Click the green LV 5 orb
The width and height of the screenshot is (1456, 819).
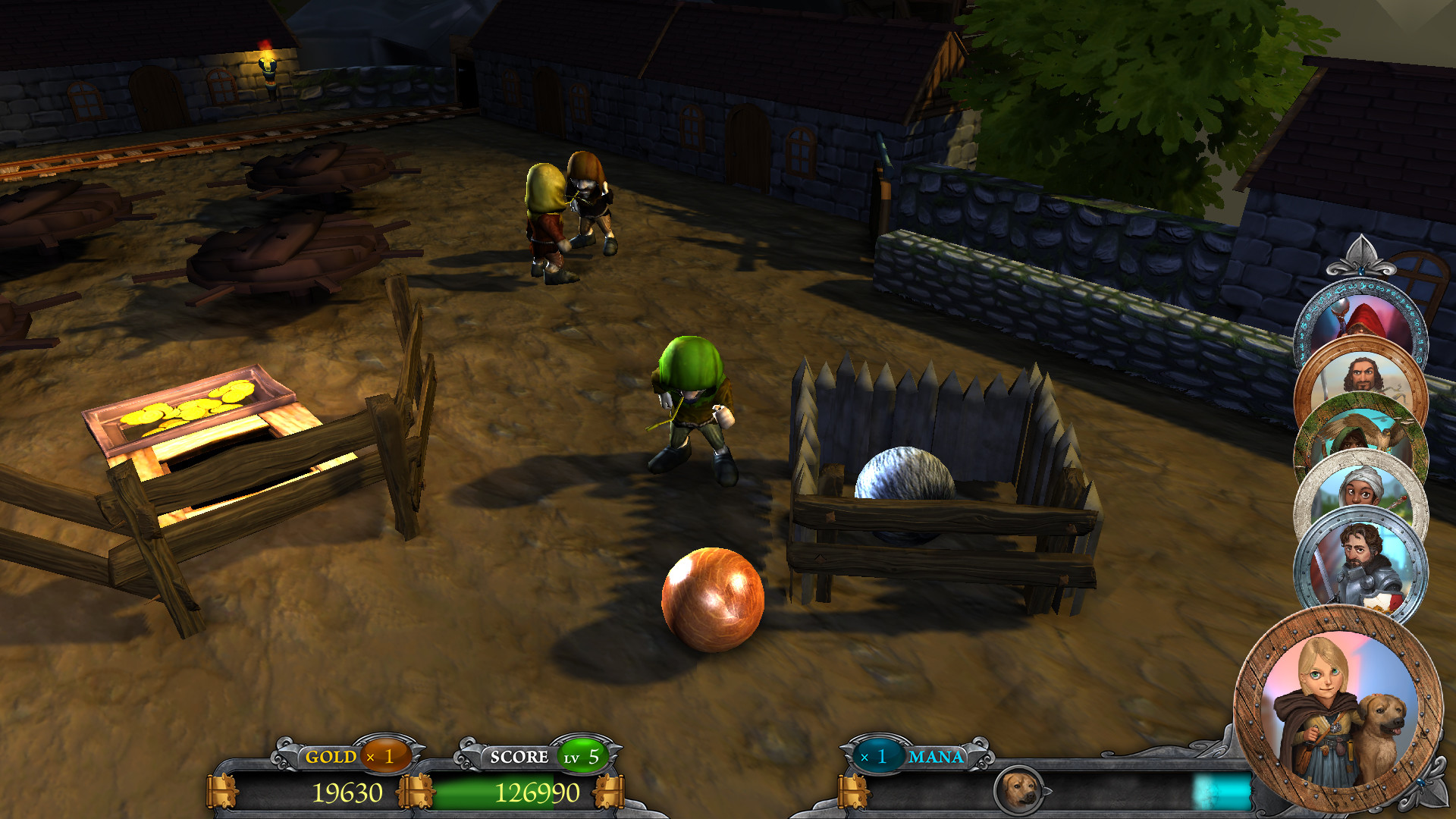coord(585,756)
